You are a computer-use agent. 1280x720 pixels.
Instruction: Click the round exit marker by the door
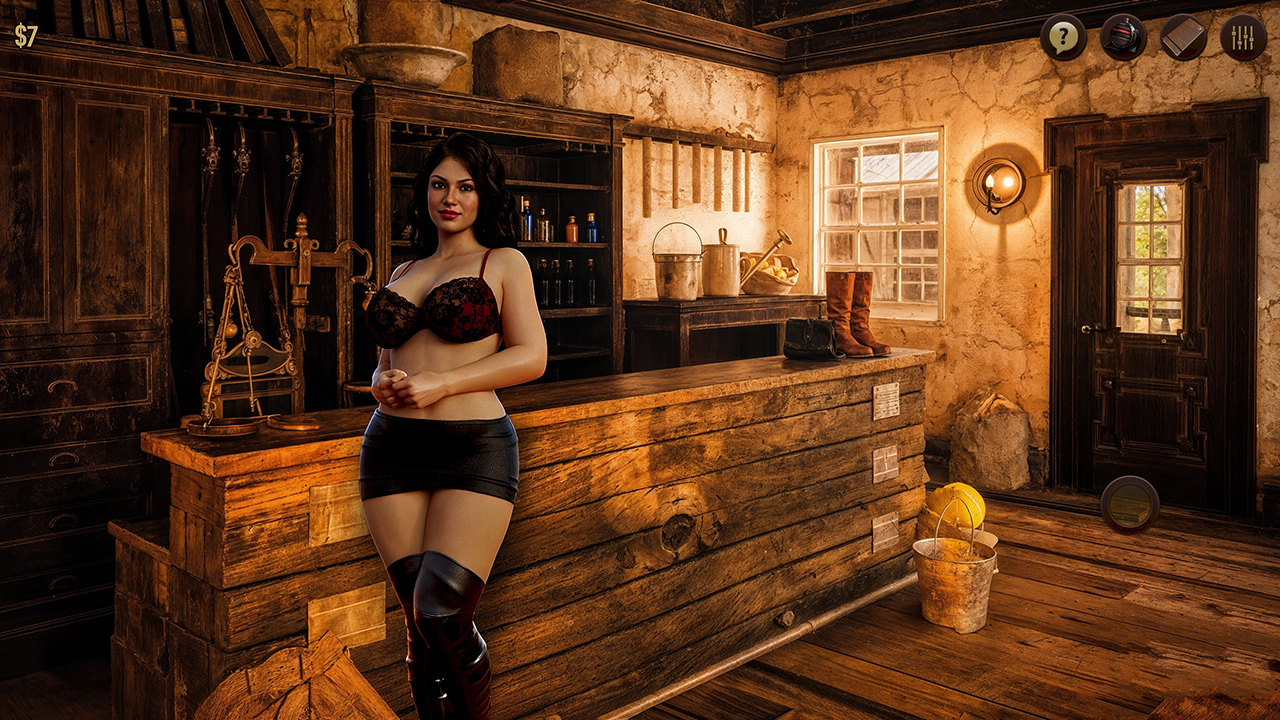pos(1130,504)
